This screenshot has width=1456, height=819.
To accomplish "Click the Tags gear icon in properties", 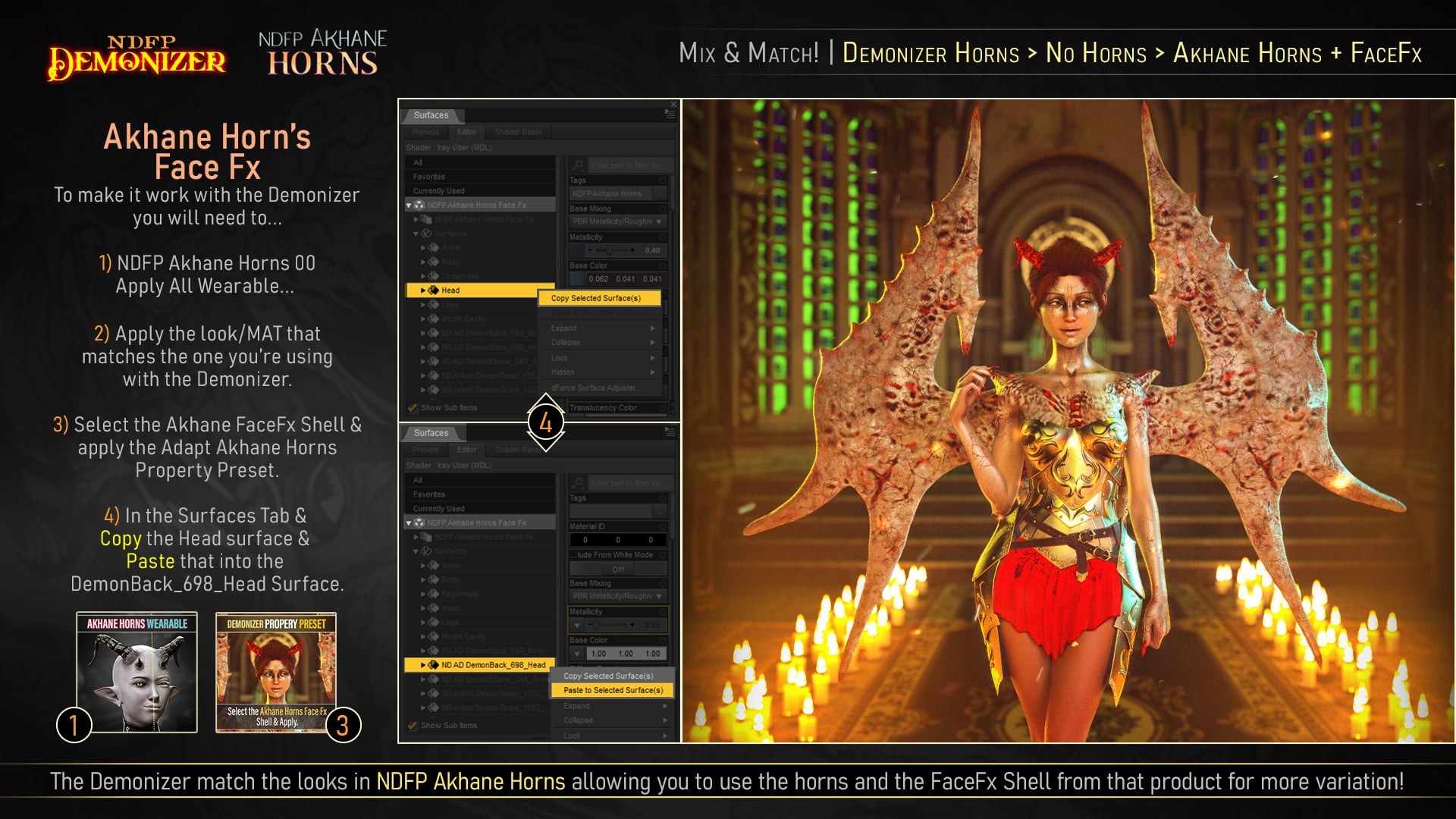I will (664, 180).
